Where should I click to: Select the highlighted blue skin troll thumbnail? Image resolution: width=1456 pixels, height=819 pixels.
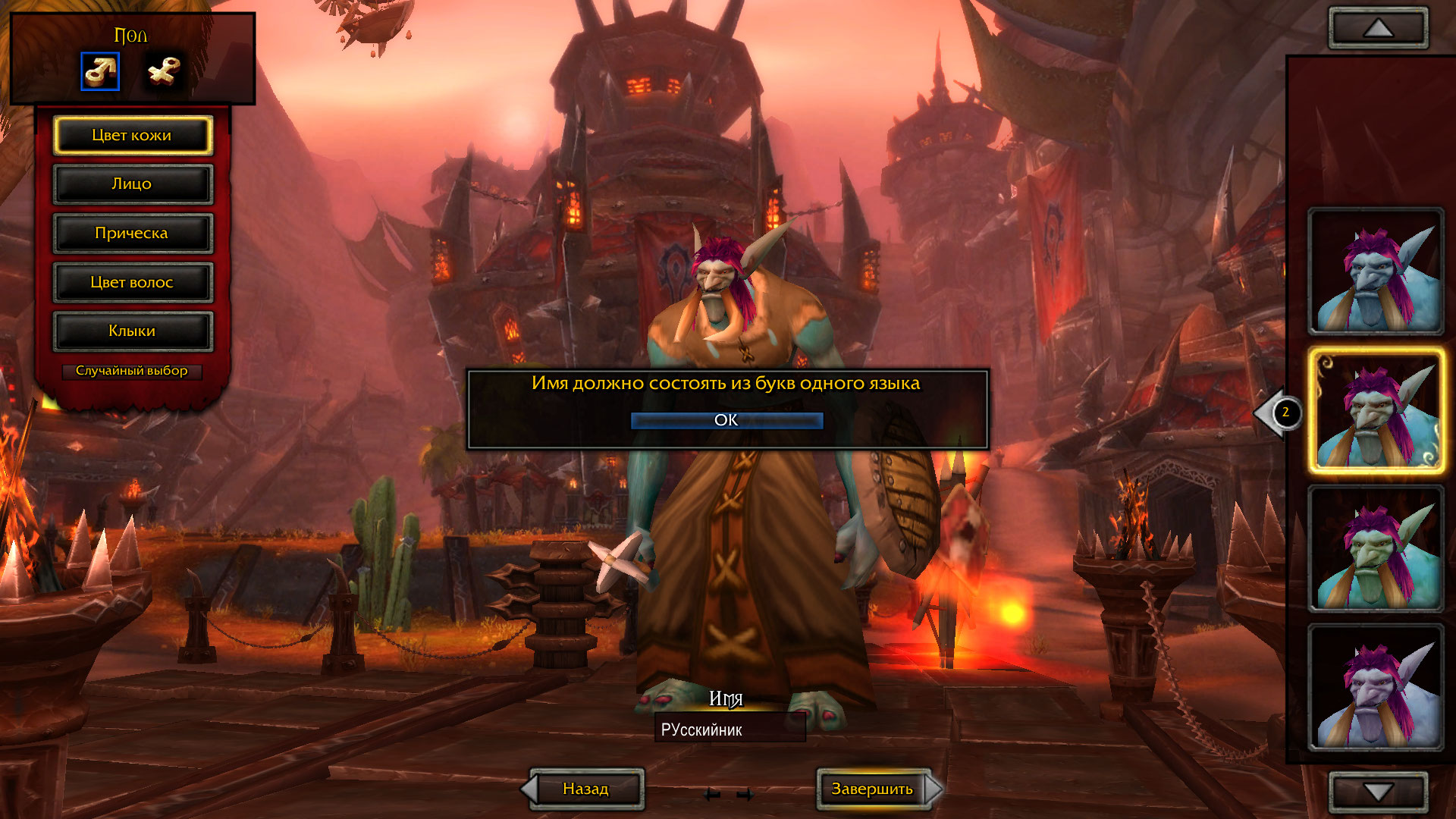pyautogui.click(x=1376, y=412)
